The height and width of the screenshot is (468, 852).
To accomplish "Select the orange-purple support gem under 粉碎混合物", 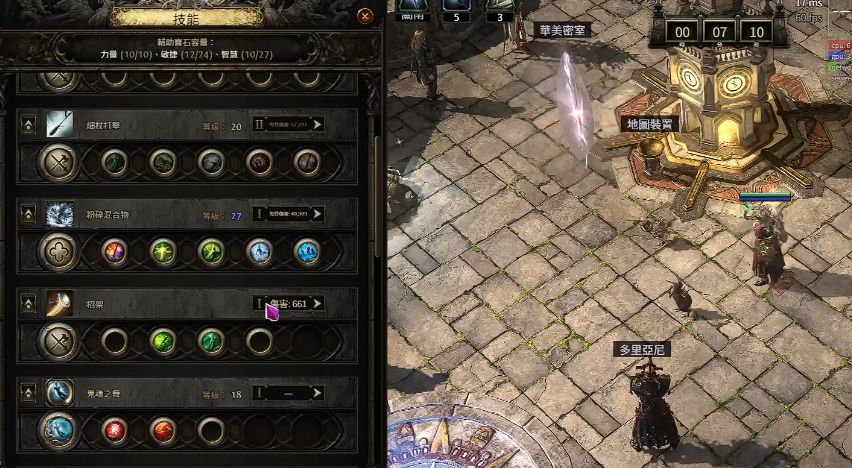I will (x=115, y=252).
